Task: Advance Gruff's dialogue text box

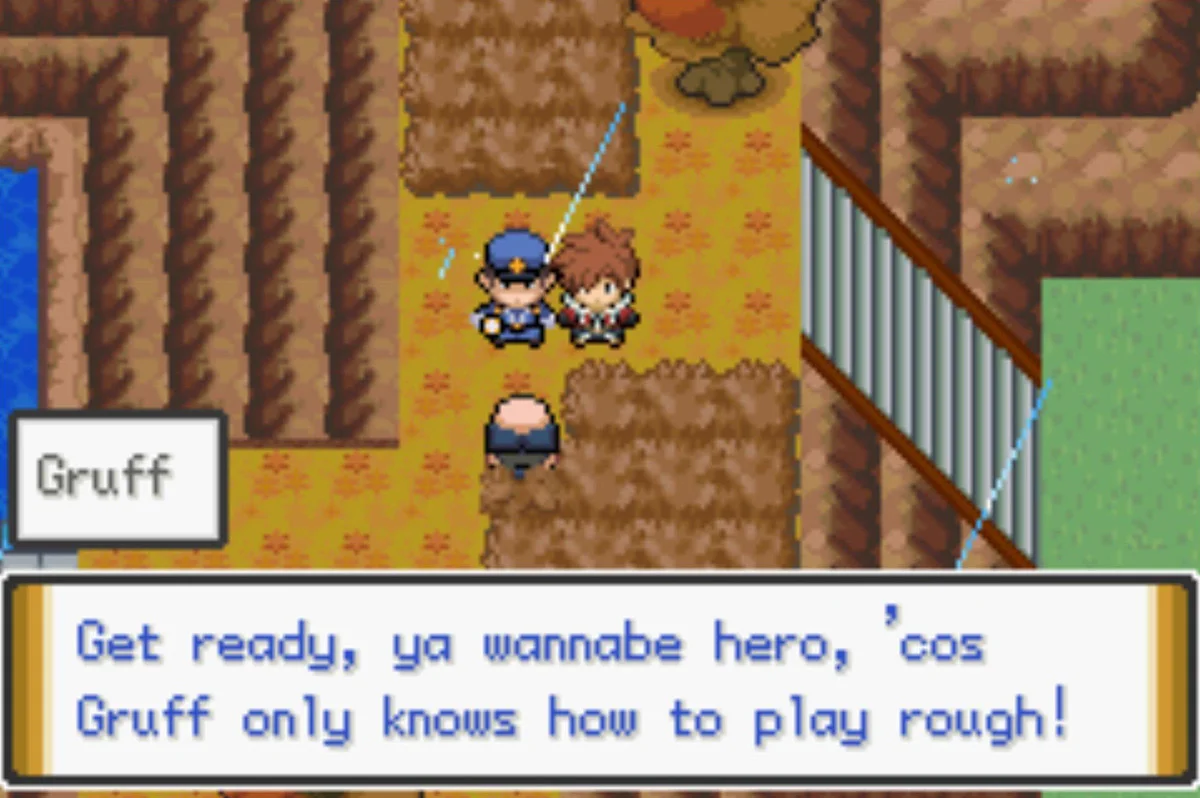Action: (598, 680)
